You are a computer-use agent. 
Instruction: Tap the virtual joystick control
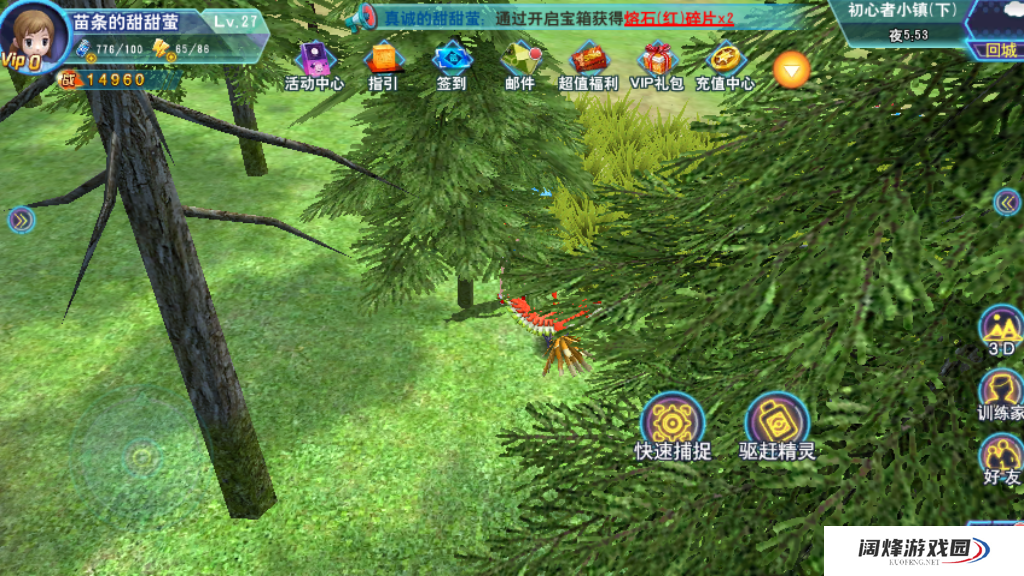(x=141, y=458)
